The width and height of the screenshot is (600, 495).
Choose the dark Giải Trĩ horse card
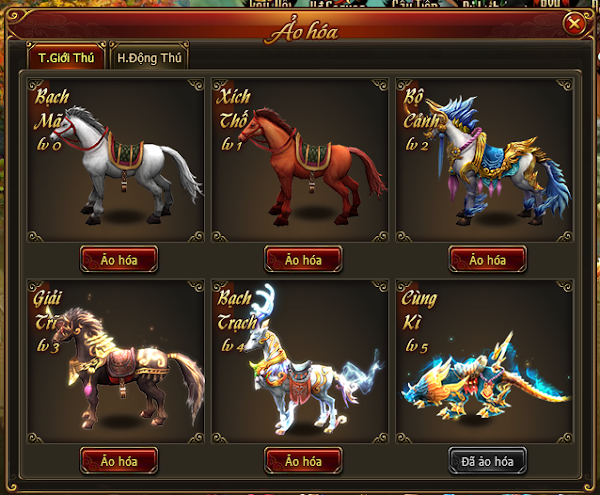[x=118, y=358]
